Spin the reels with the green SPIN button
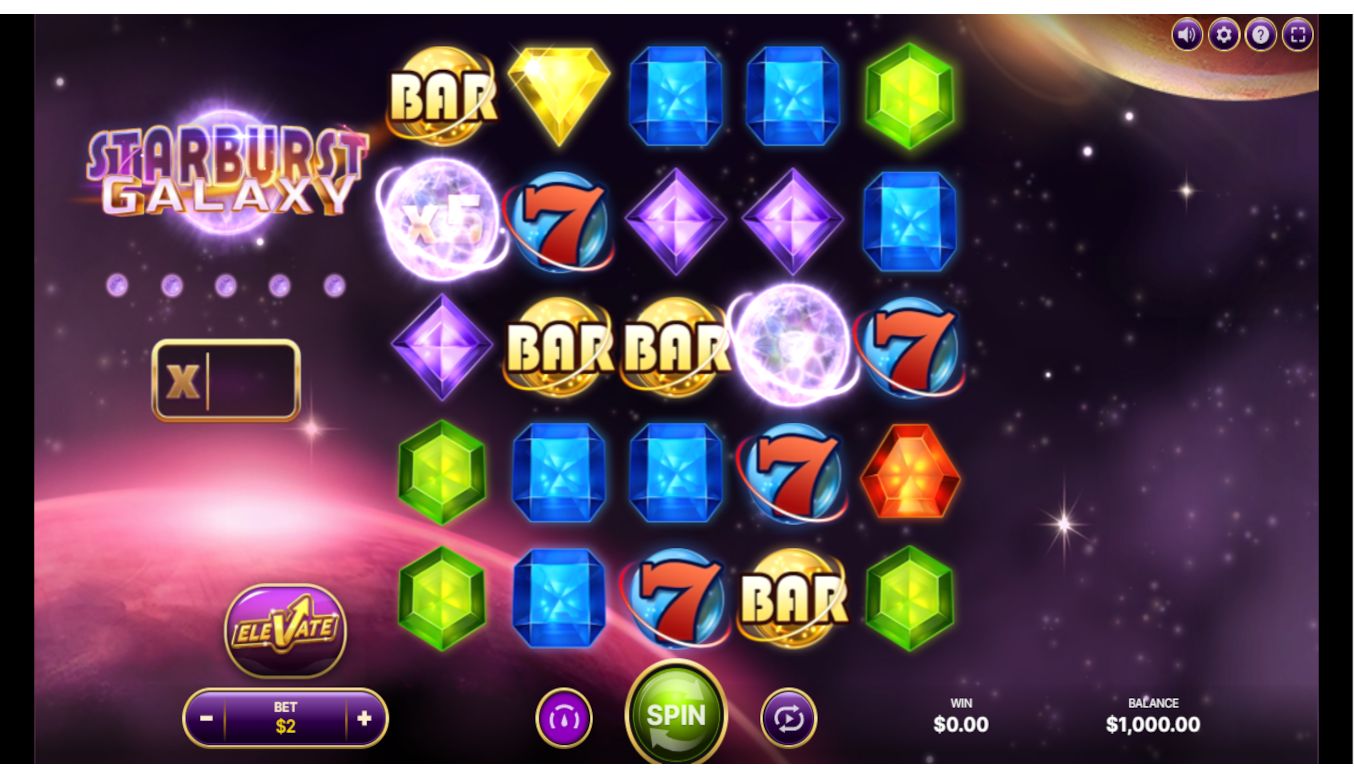Viewport: 1354px width, 780px height. [676, 716]
